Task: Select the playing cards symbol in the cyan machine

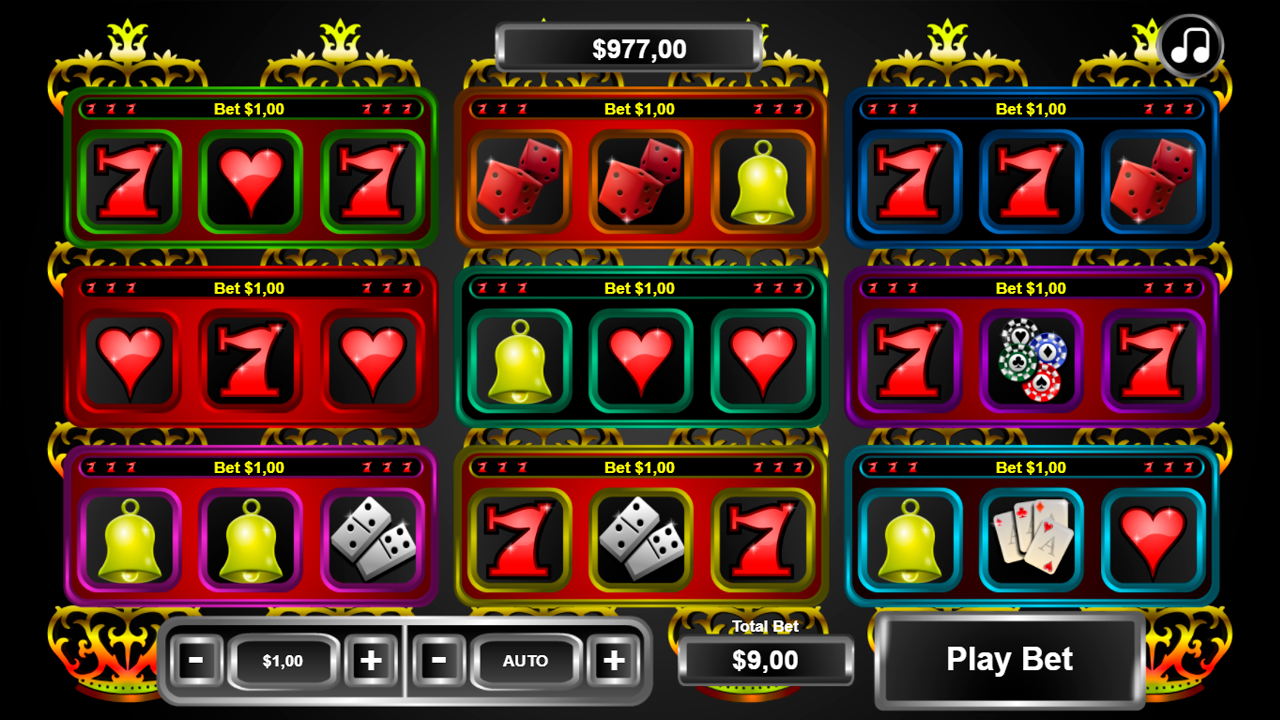Action: tap(1033, 540)
